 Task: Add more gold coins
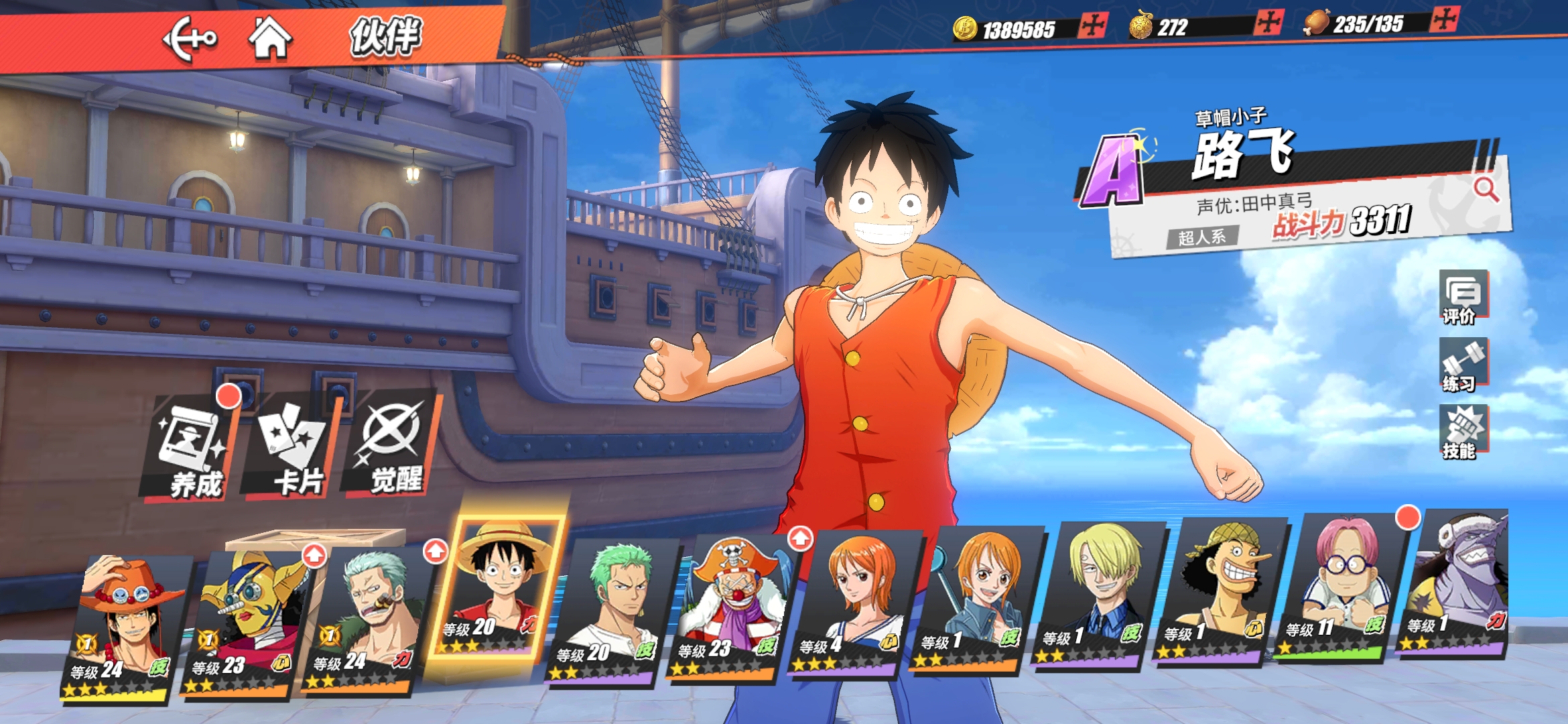(x=1092, y=26)
